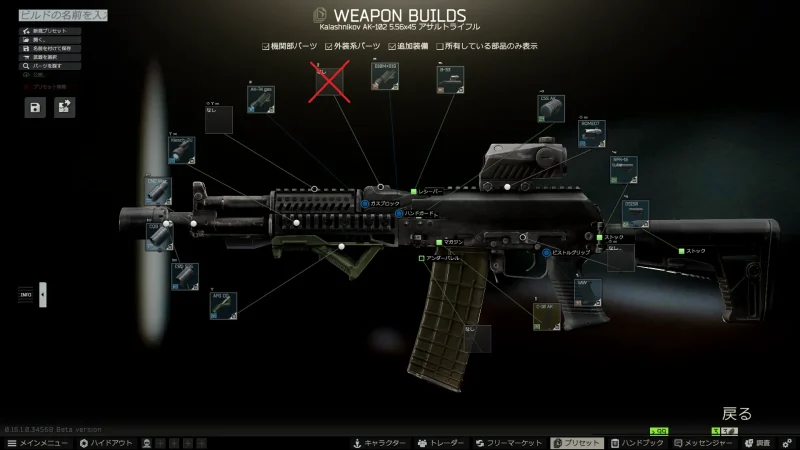Open the main menu (メインメニュー)
800x450 pixels.
click(38, 442)
